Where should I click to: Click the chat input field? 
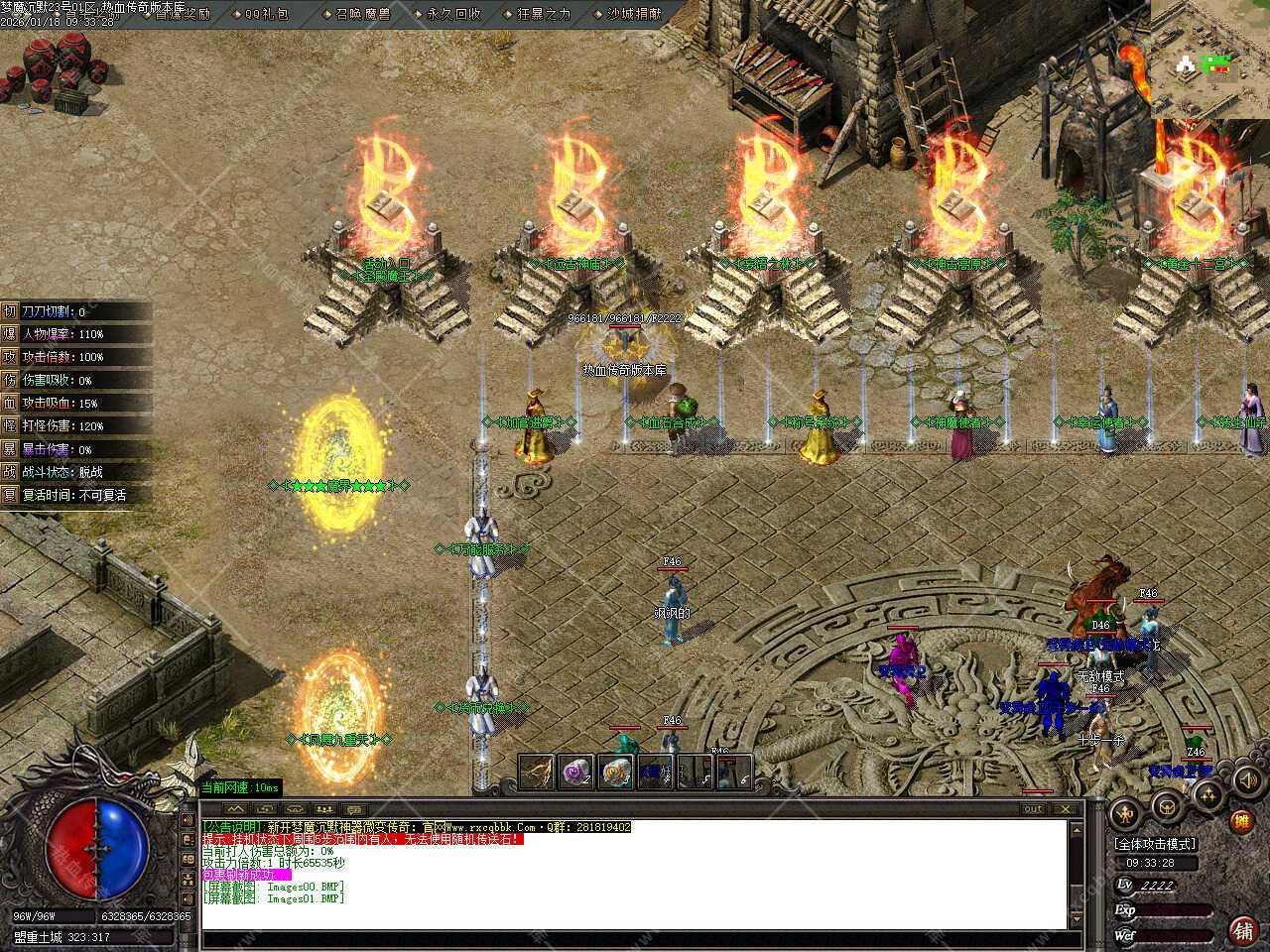(x=635, y=940)
